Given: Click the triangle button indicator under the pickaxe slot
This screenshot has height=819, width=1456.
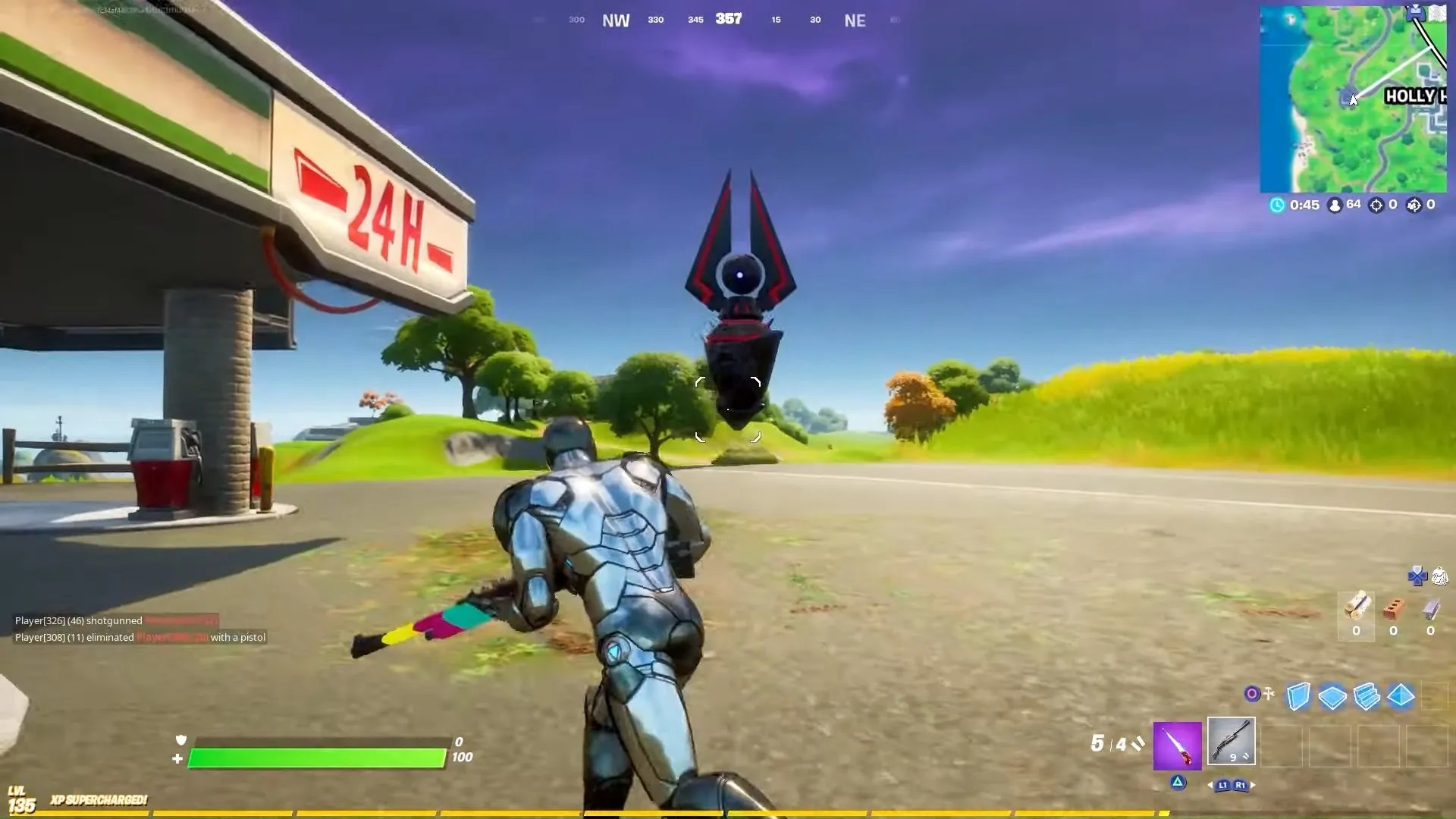Looking at the screenshot, I should [1178, 783].
